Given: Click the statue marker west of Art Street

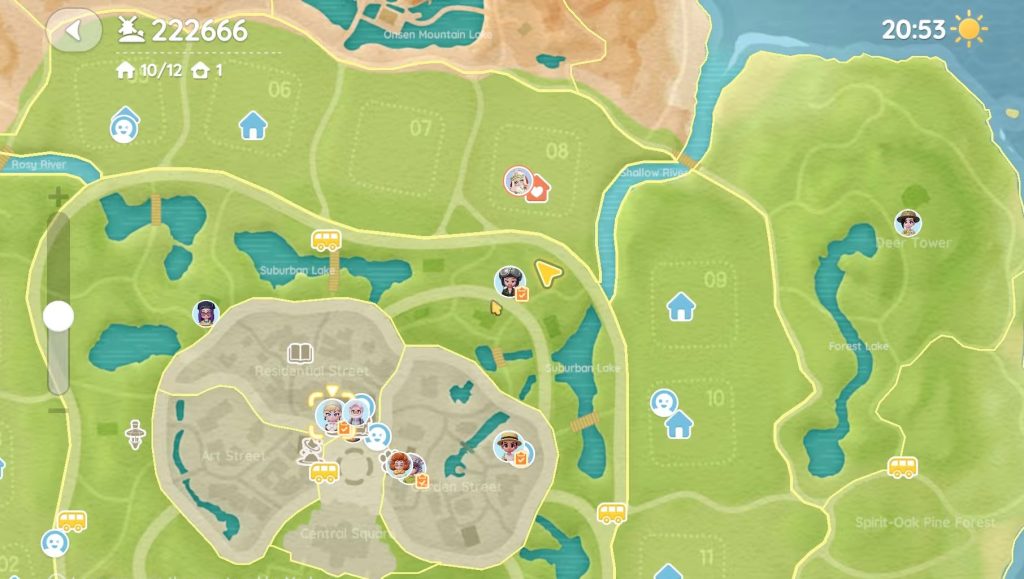Looking at the screenshot, I should [134, 434].
